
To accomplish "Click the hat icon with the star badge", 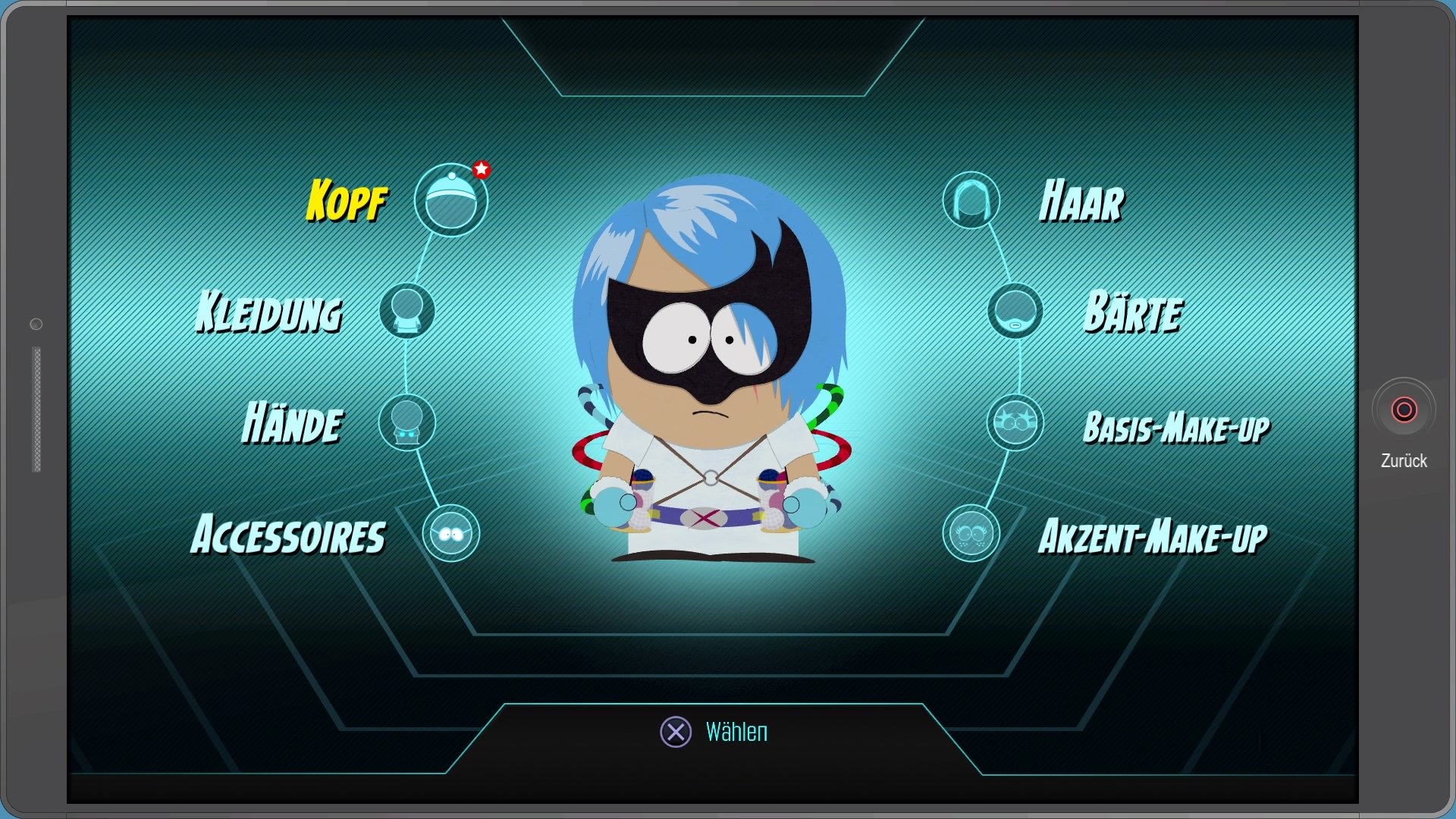I will (451, 200).
